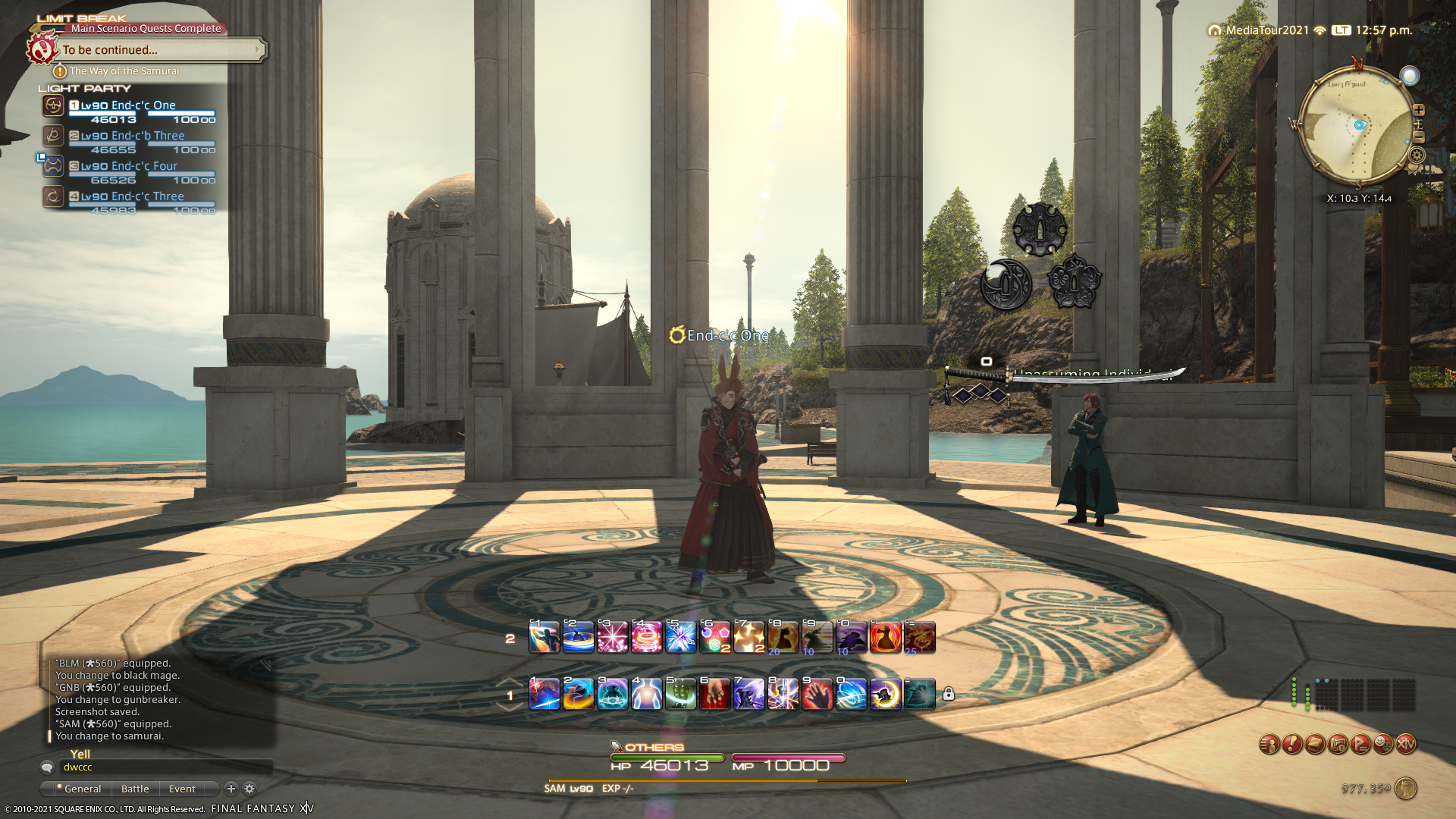Viewport: 1456px width, 819px height.
Task: Add a new chat tab with plus
Action: click(231, 789)
